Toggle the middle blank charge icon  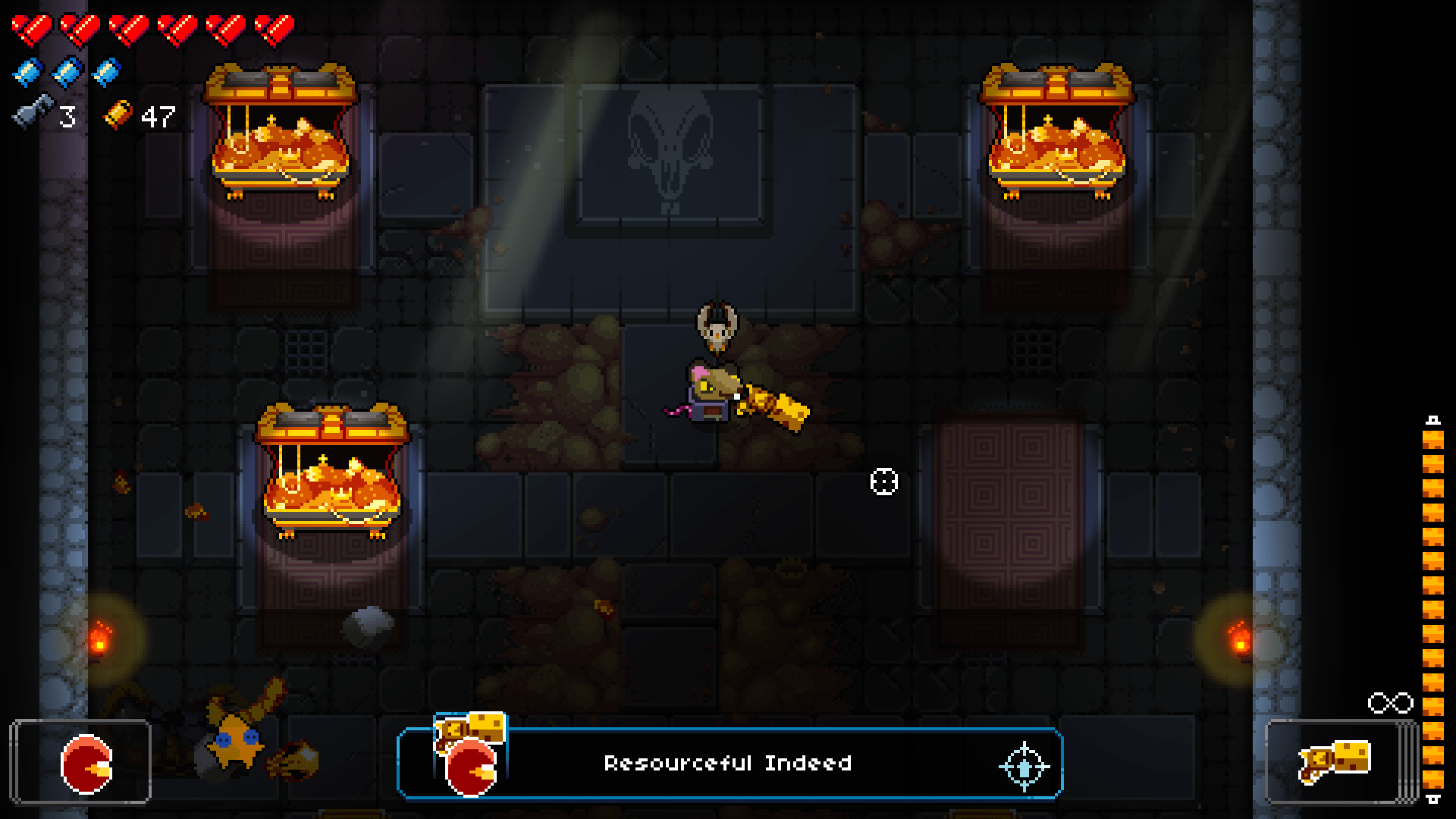pos(62,72)
